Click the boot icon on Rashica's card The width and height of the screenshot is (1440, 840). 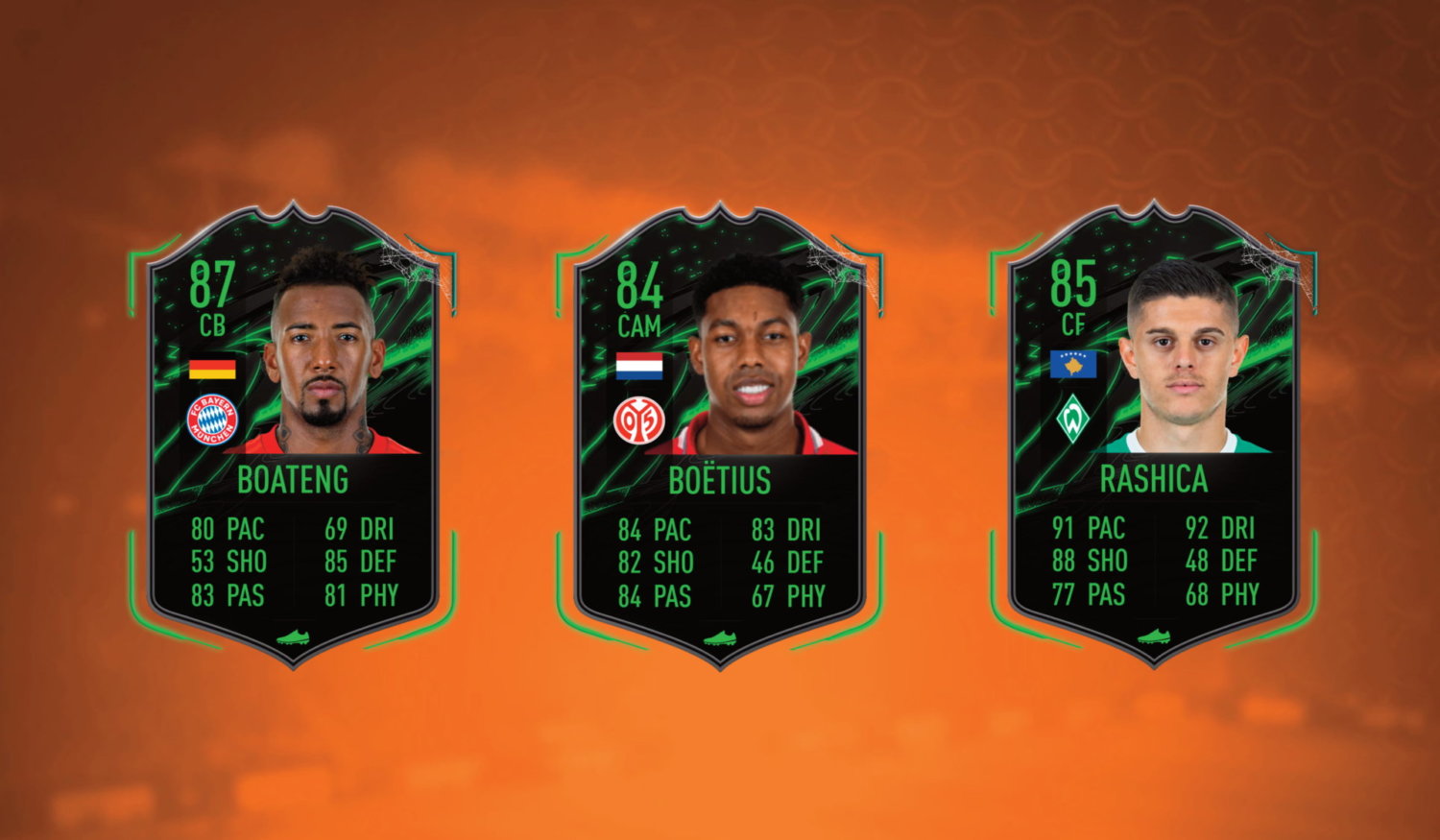(1152, 637)
